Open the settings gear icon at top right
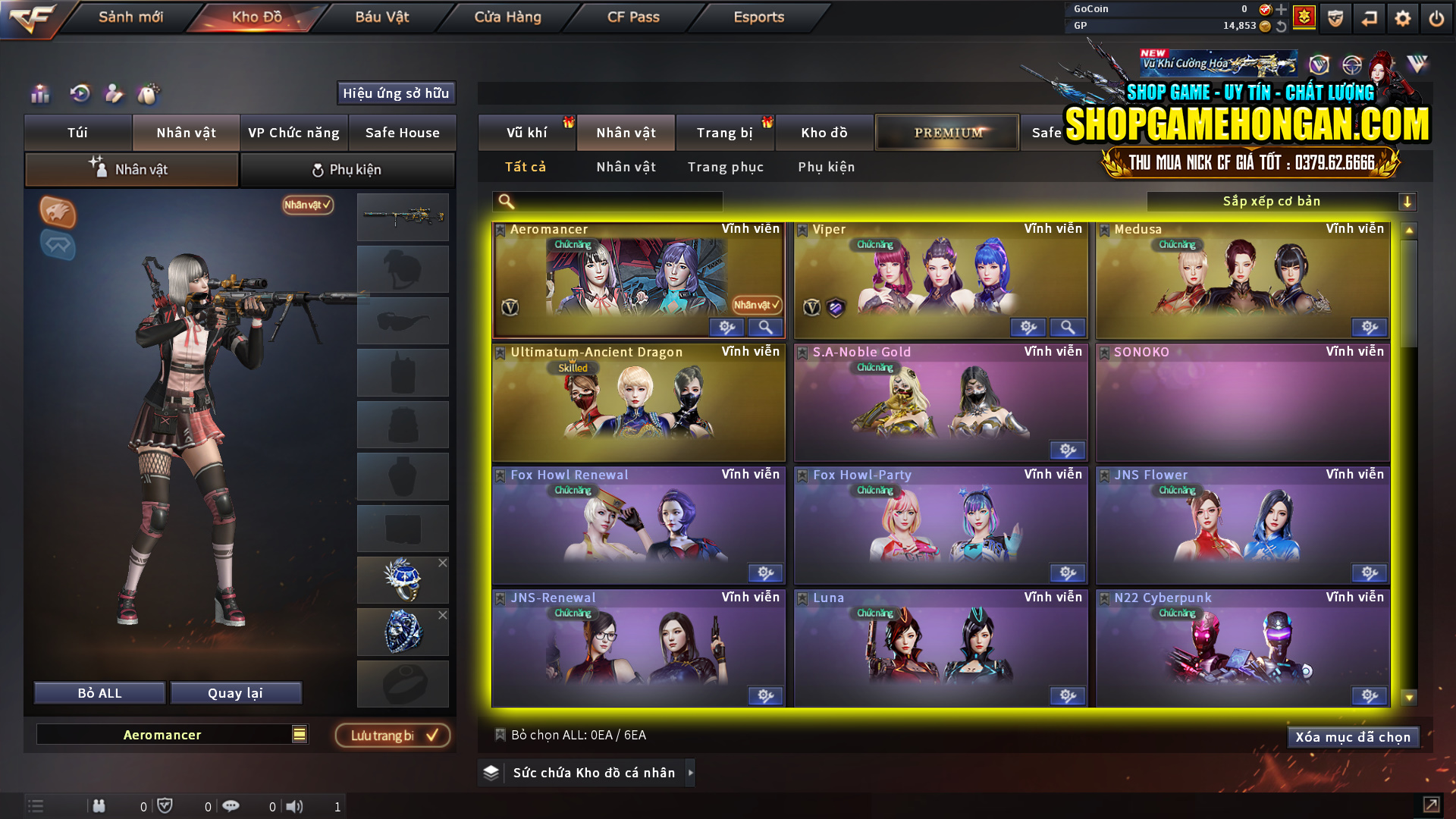The width and height of the screenshot is (1456, 819). coord(1402,19)
